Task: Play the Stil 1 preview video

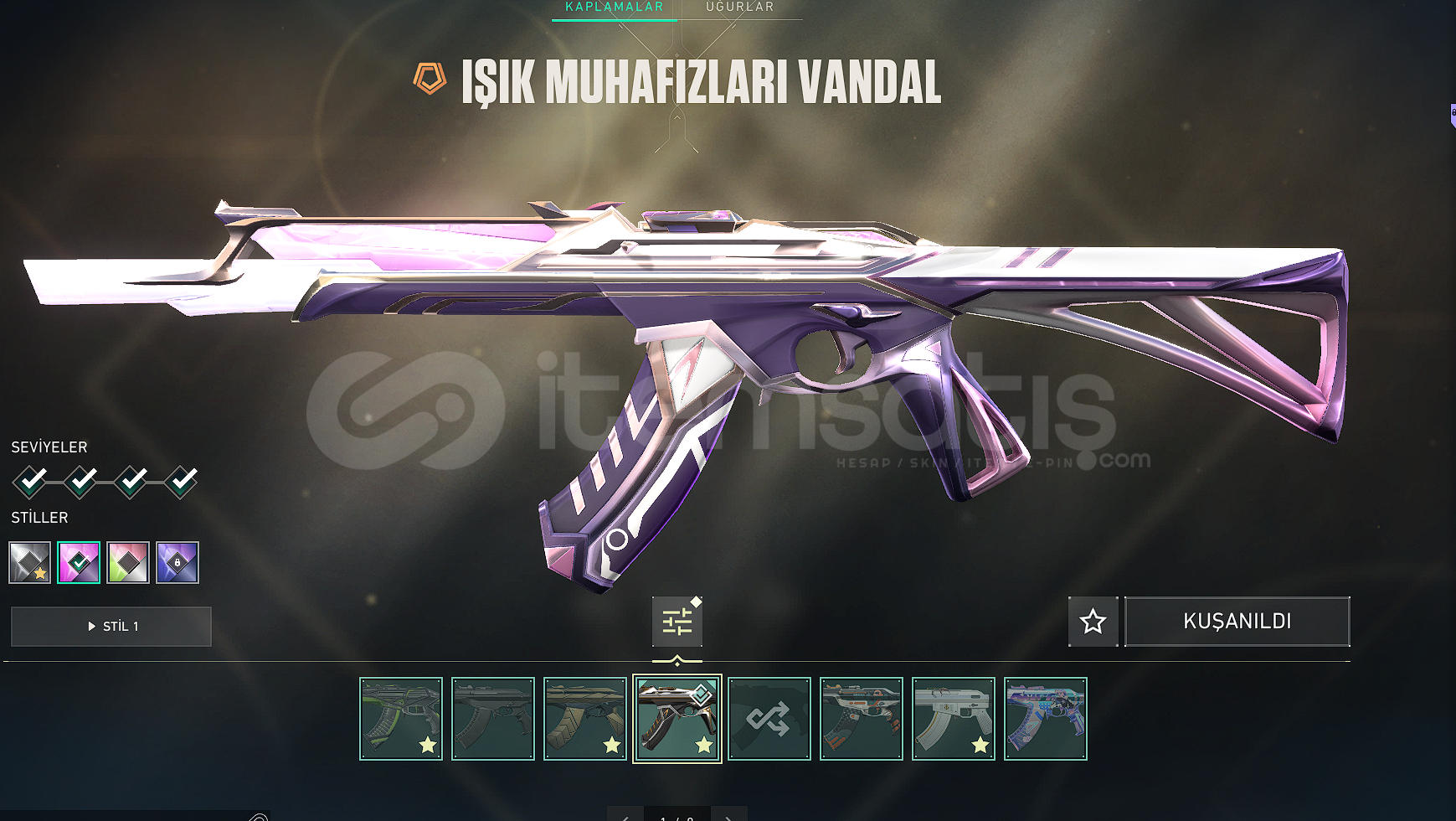Action: point(111,627)
